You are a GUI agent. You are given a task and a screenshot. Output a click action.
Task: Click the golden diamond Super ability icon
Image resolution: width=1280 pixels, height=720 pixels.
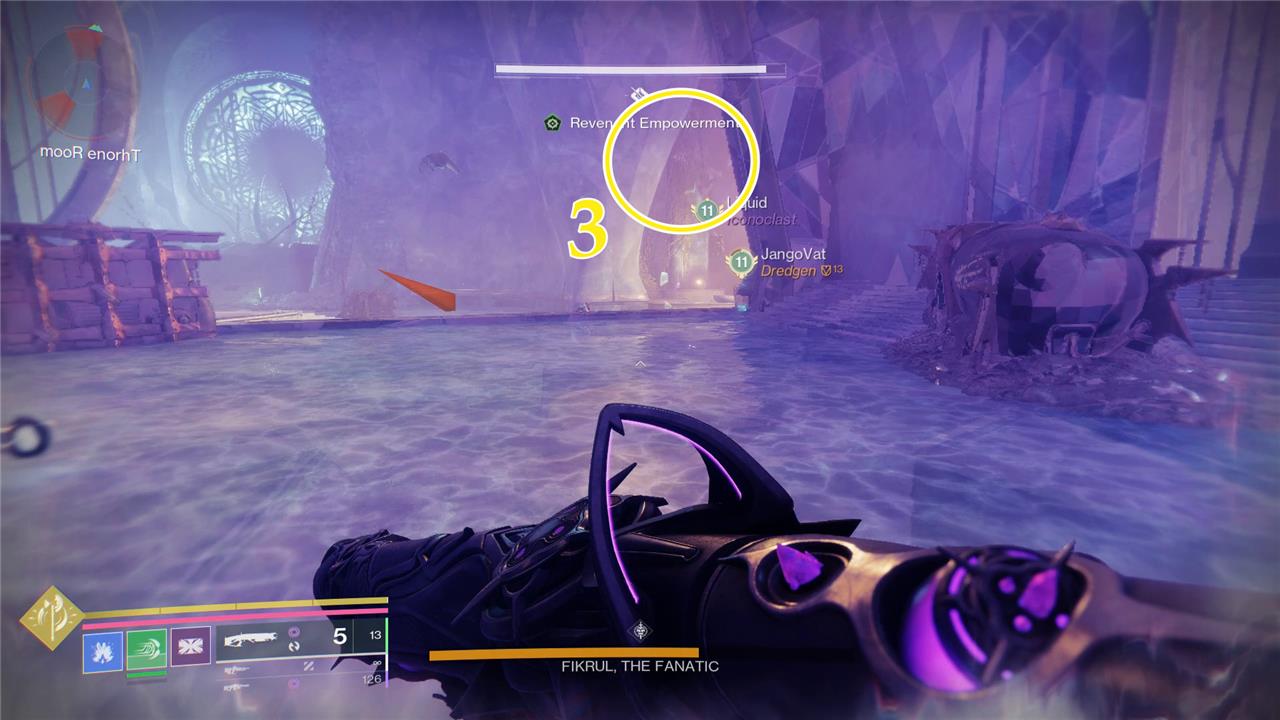pos(50,618)
